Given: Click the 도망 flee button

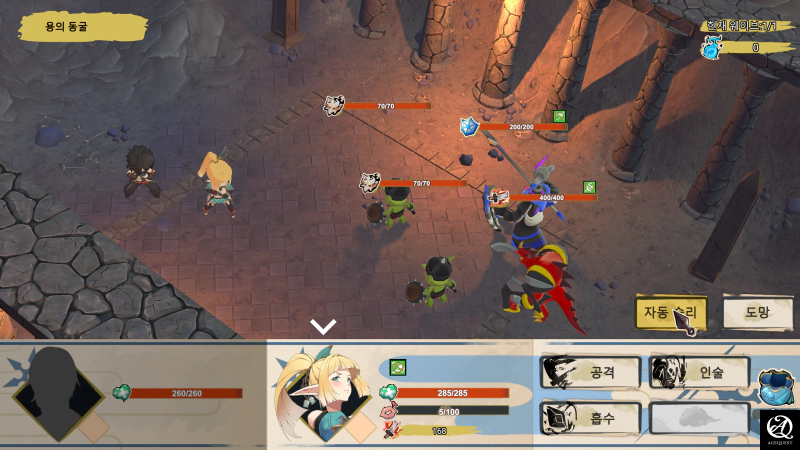Looking at the screenshot, I should [757, 312].
